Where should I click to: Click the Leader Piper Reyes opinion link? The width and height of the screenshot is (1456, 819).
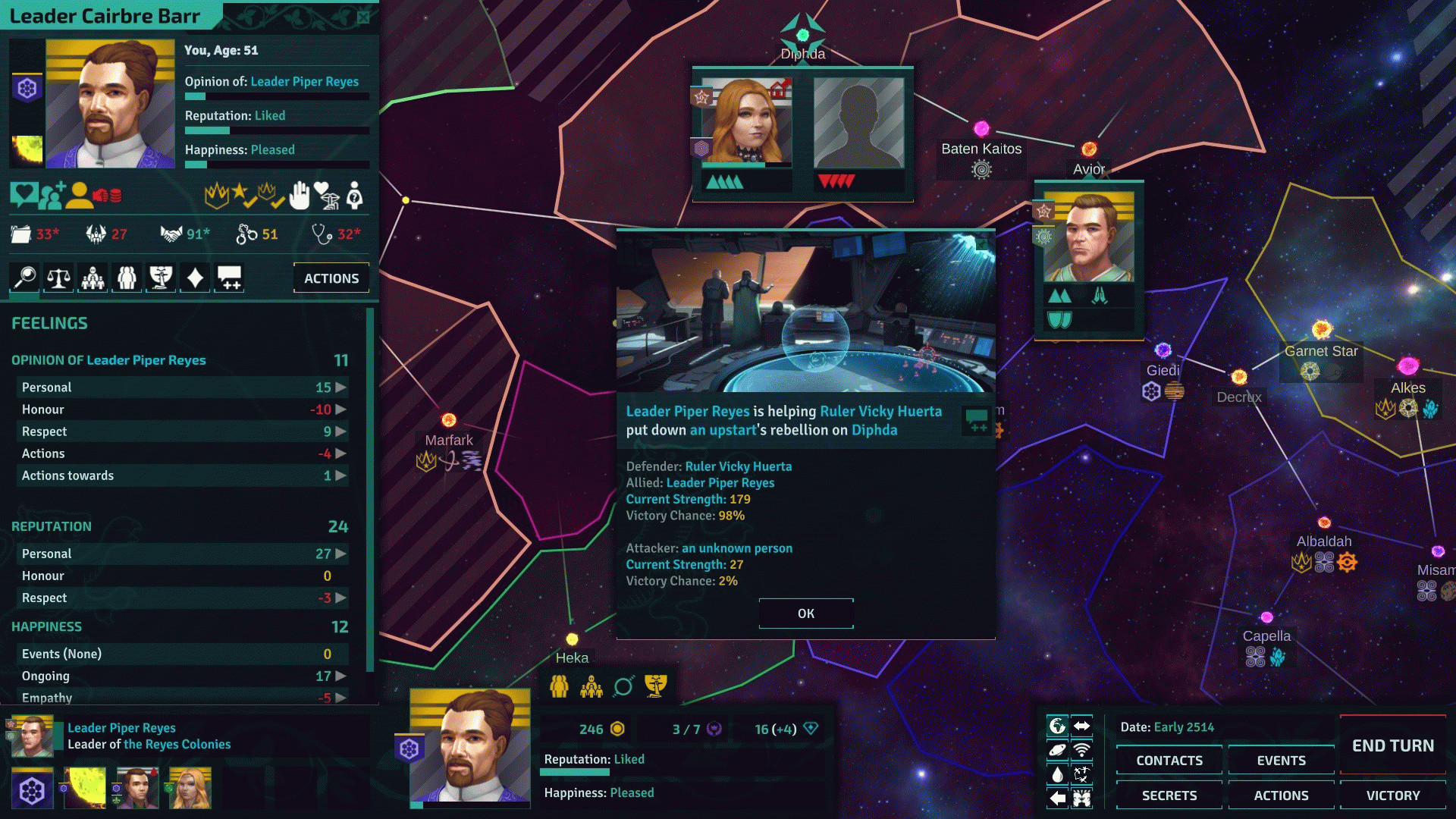304,82
